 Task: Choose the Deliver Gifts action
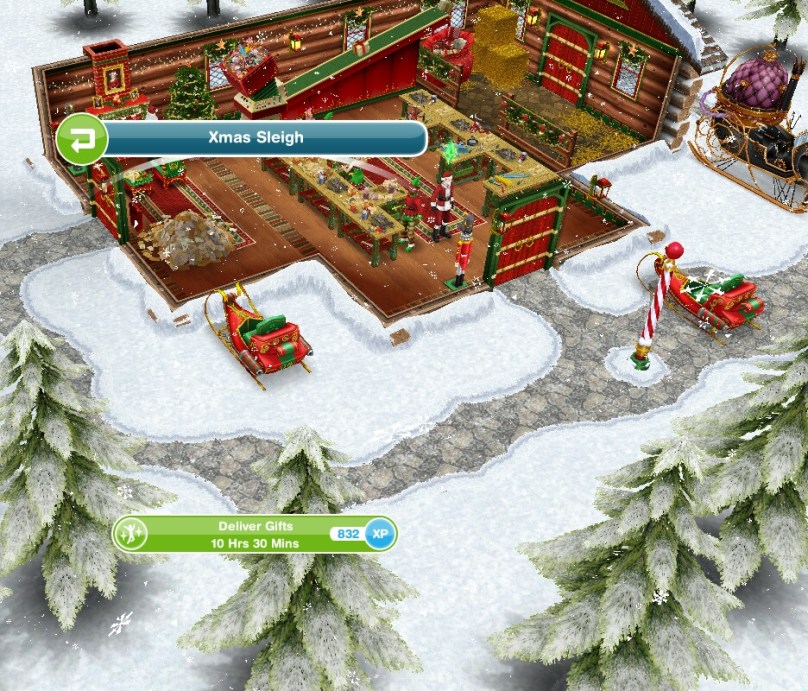pos(255,534)
